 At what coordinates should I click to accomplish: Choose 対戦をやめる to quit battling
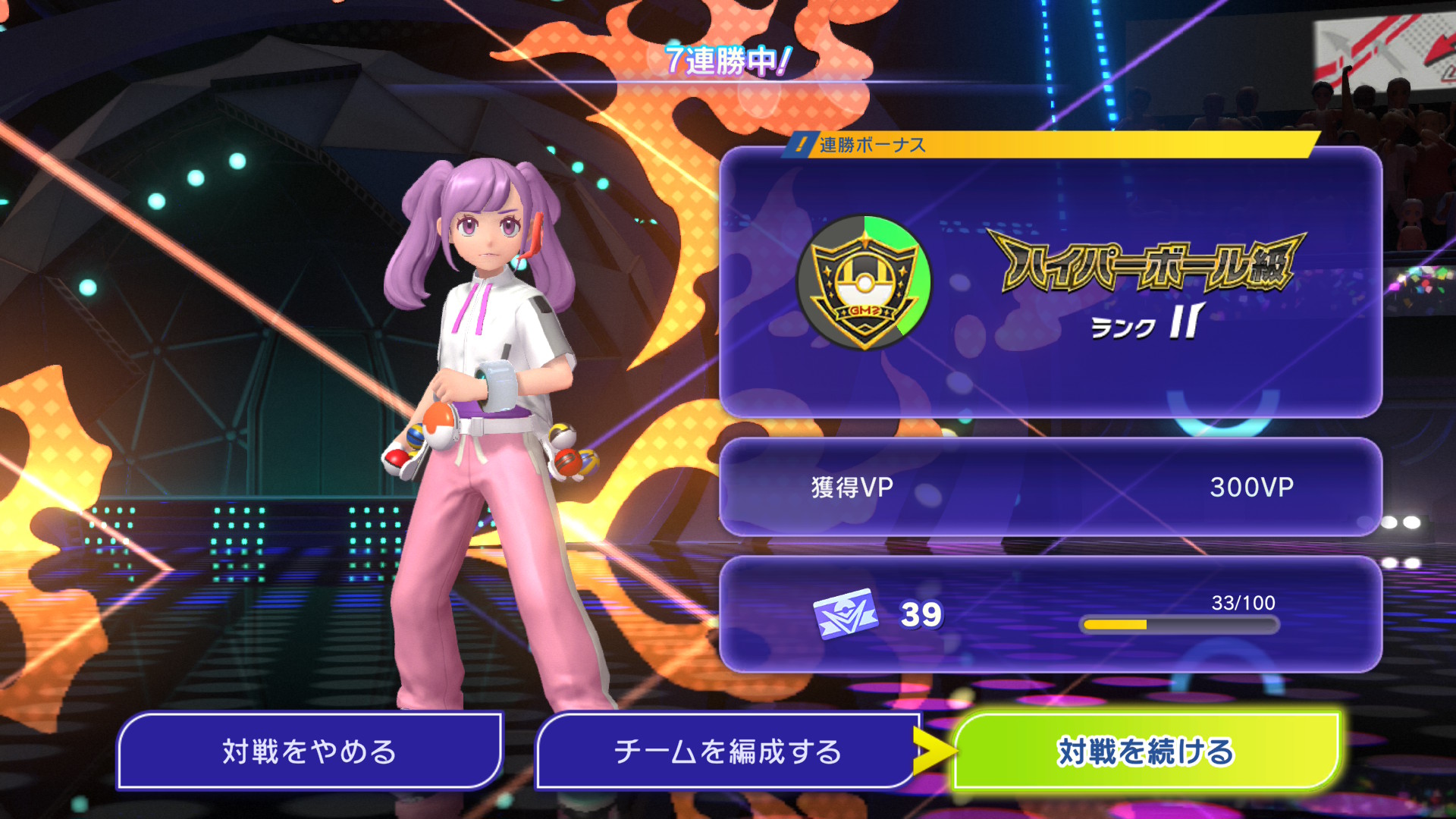click(x=309, y=752)
